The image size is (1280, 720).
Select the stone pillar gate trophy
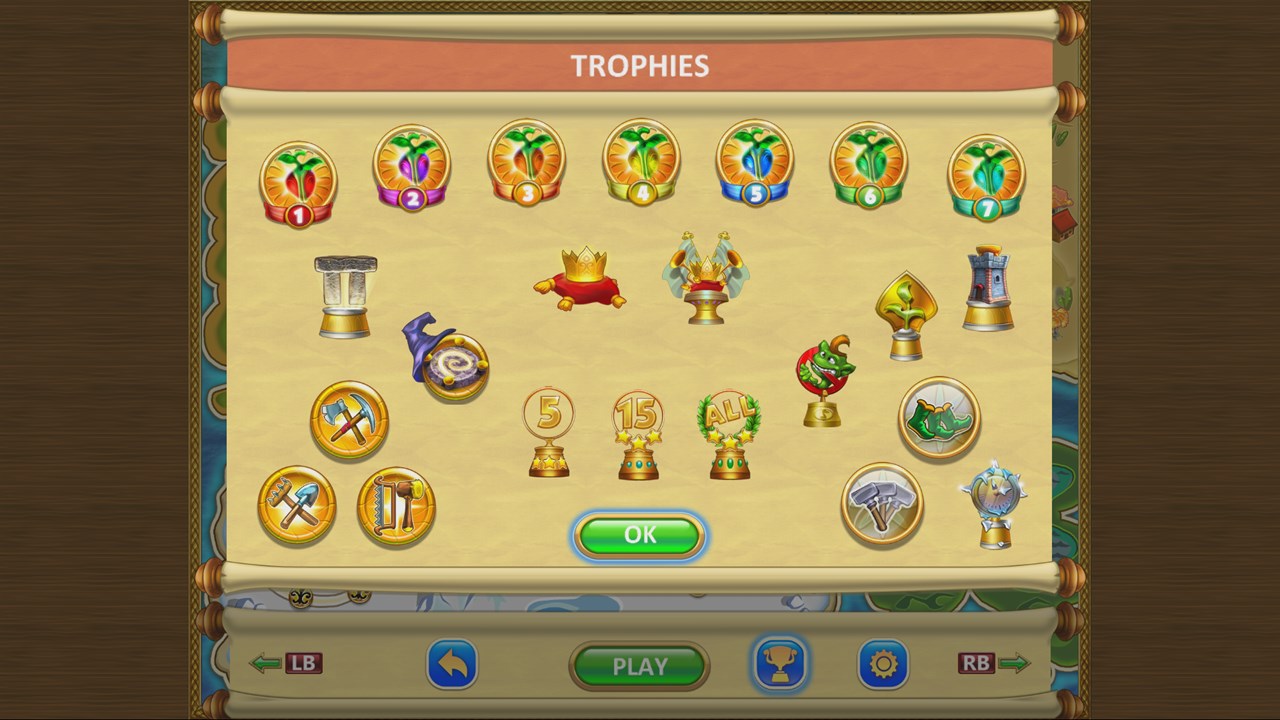(345, 296)
